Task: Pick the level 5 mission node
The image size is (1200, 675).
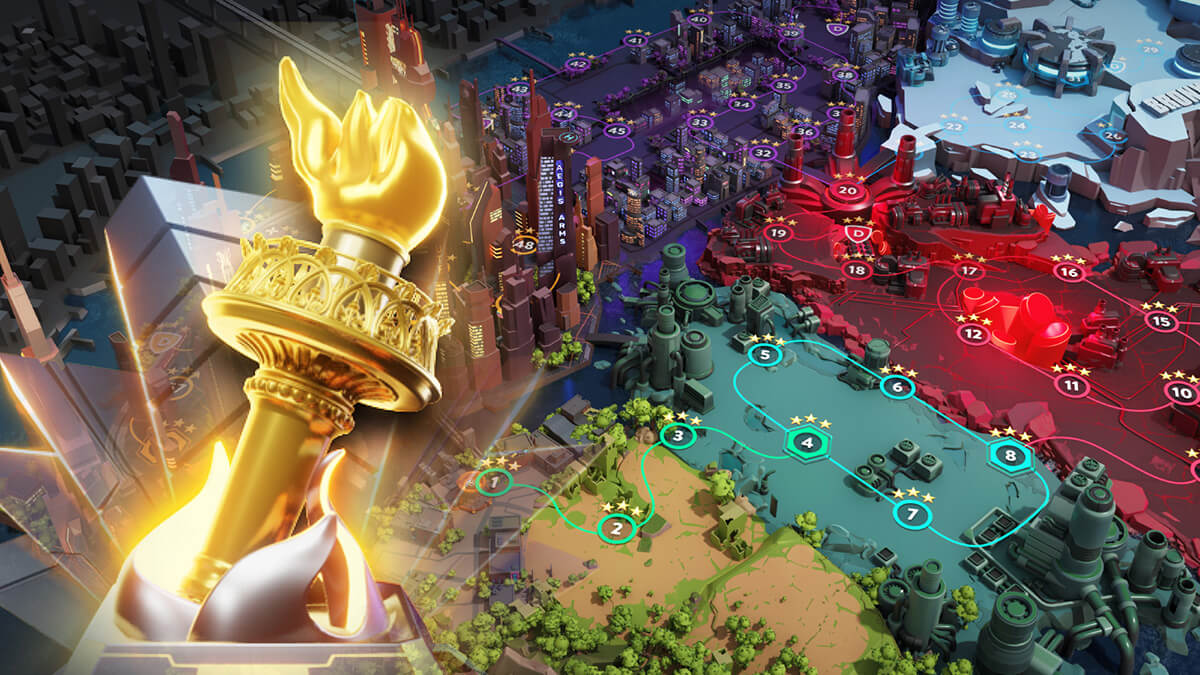Action: coord(765,354)
